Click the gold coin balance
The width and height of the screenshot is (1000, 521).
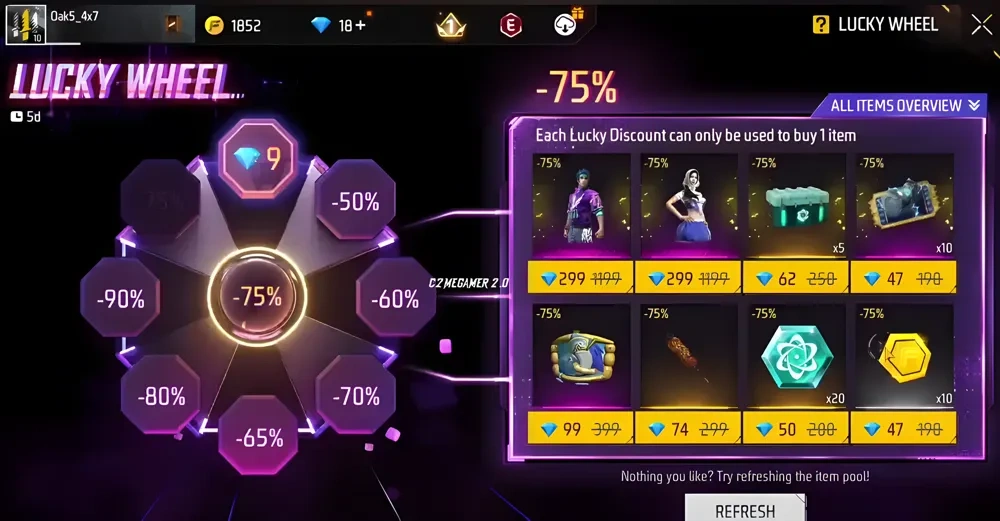pyautogui.click(x=235, y=26)
